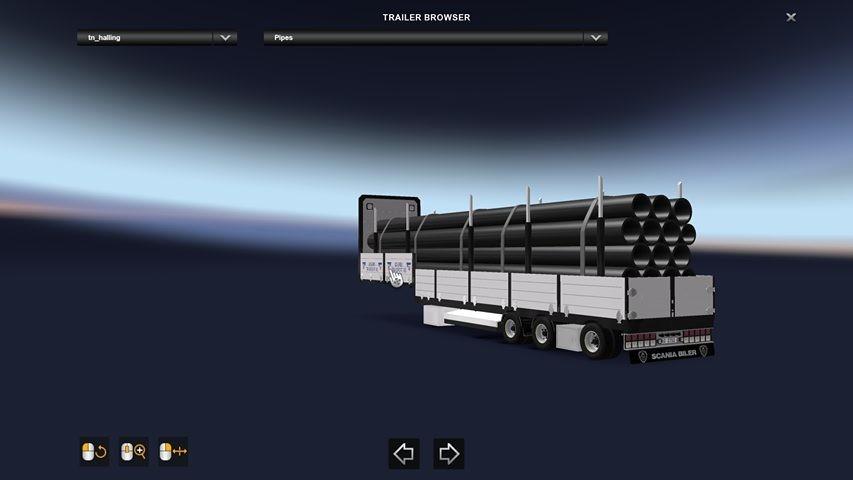
Task: Expand the Pipes cargo dropdown
Action: coord(595,38)
